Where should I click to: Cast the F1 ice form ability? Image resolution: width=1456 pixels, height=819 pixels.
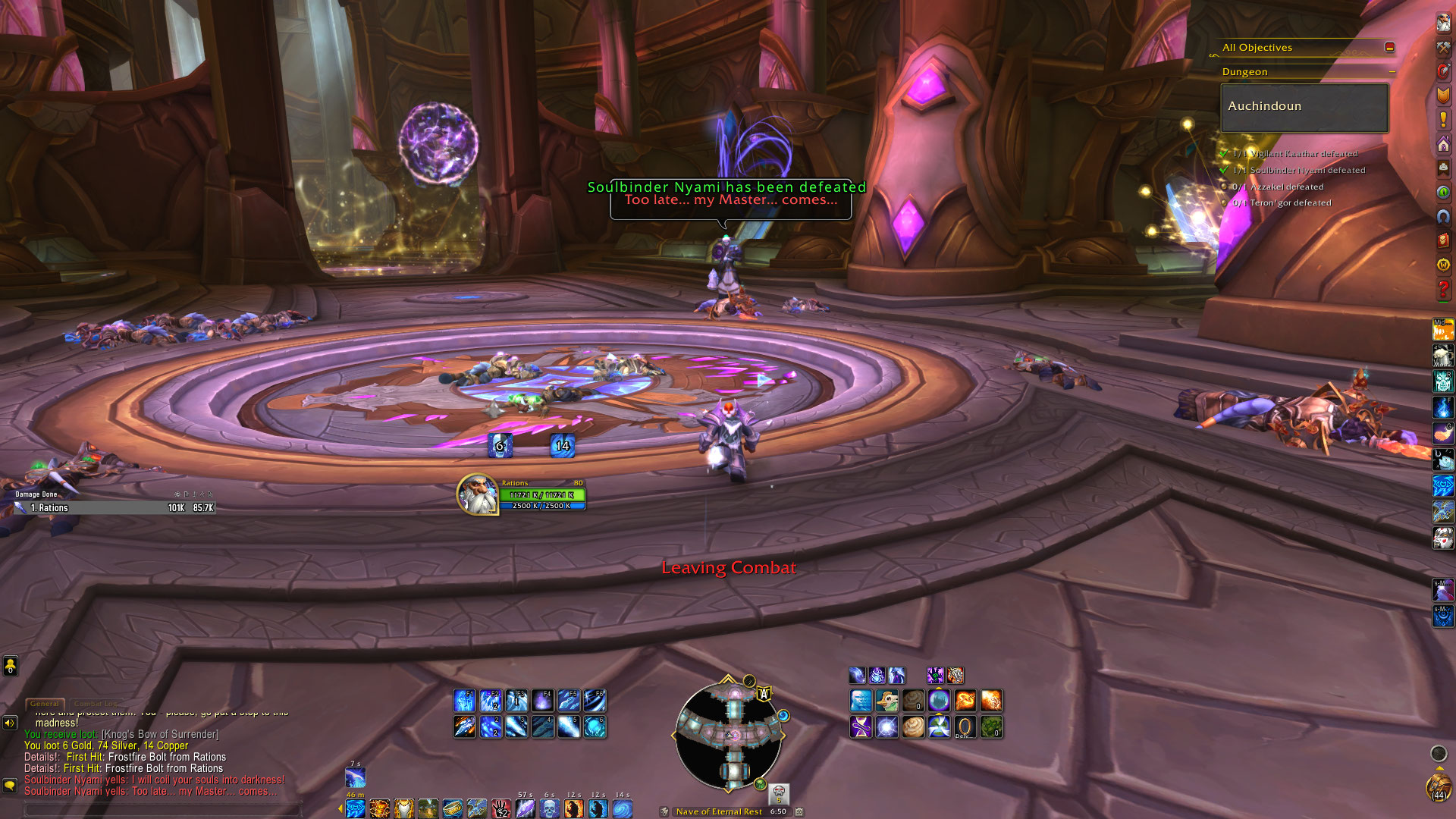pyautogui.click(x=464, y=701)
